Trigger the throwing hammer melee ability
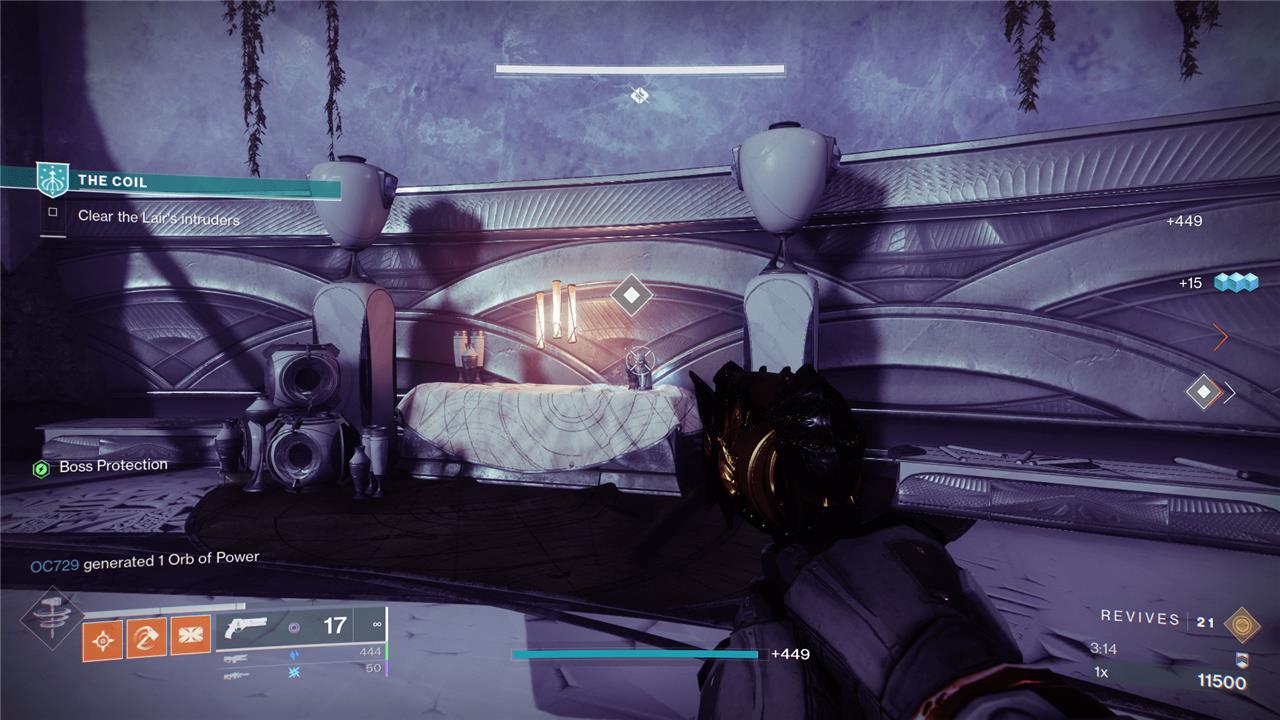The image size is (1280, 720). pos(146,636)
